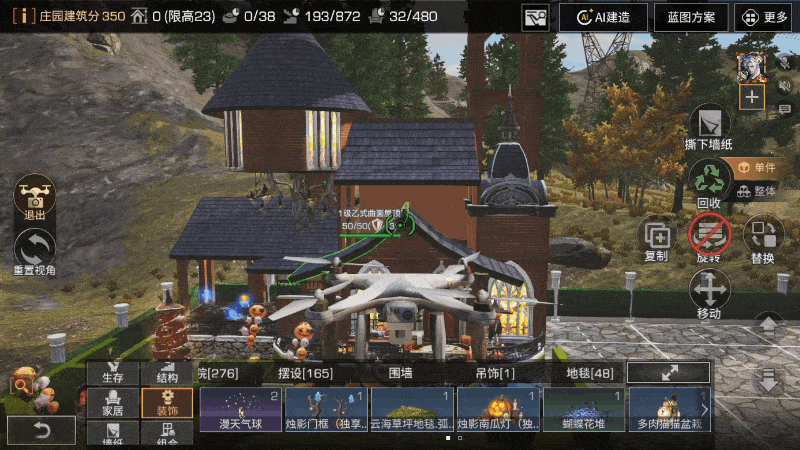Switch to the 生存 category
This screenshot has height=450, width=800.
tap(112, 372)
